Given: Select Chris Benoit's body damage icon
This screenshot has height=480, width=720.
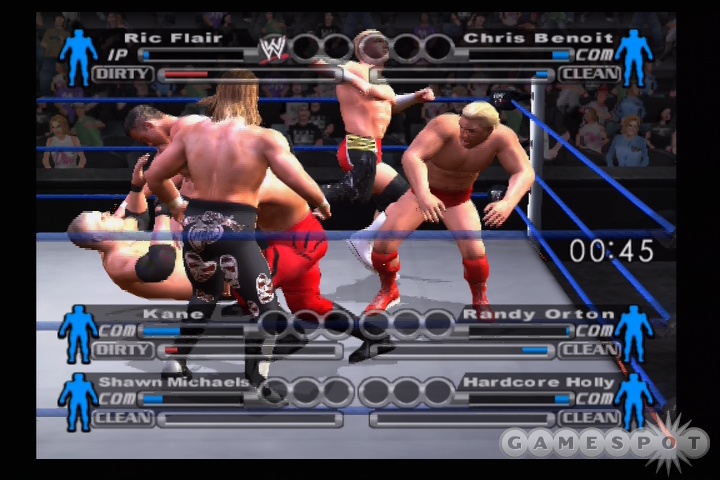Looking at the screenshot, I should (x=633, y=55).
